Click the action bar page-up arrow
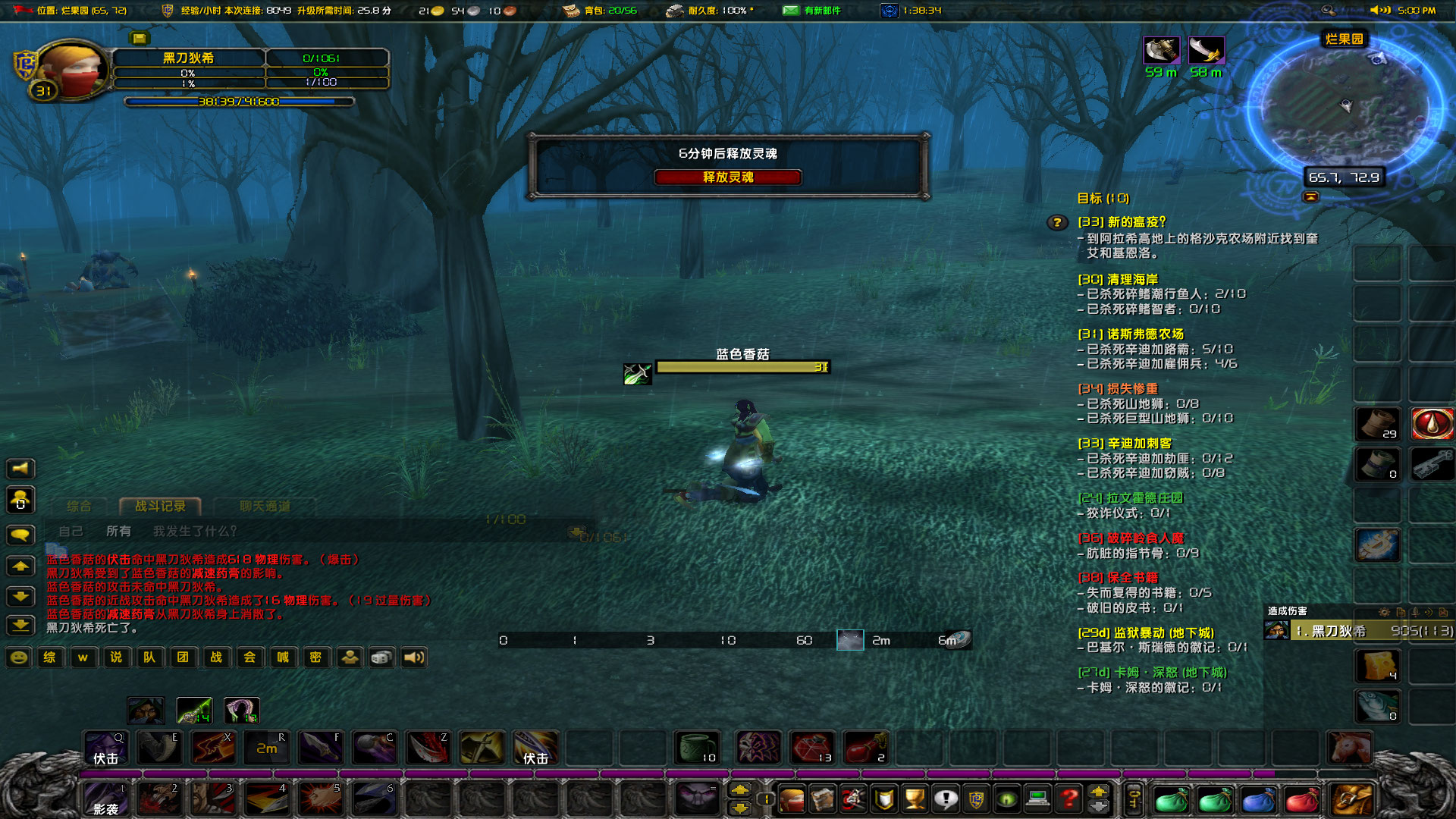Screen dimensions: 1456x819 tap(740, 789)
